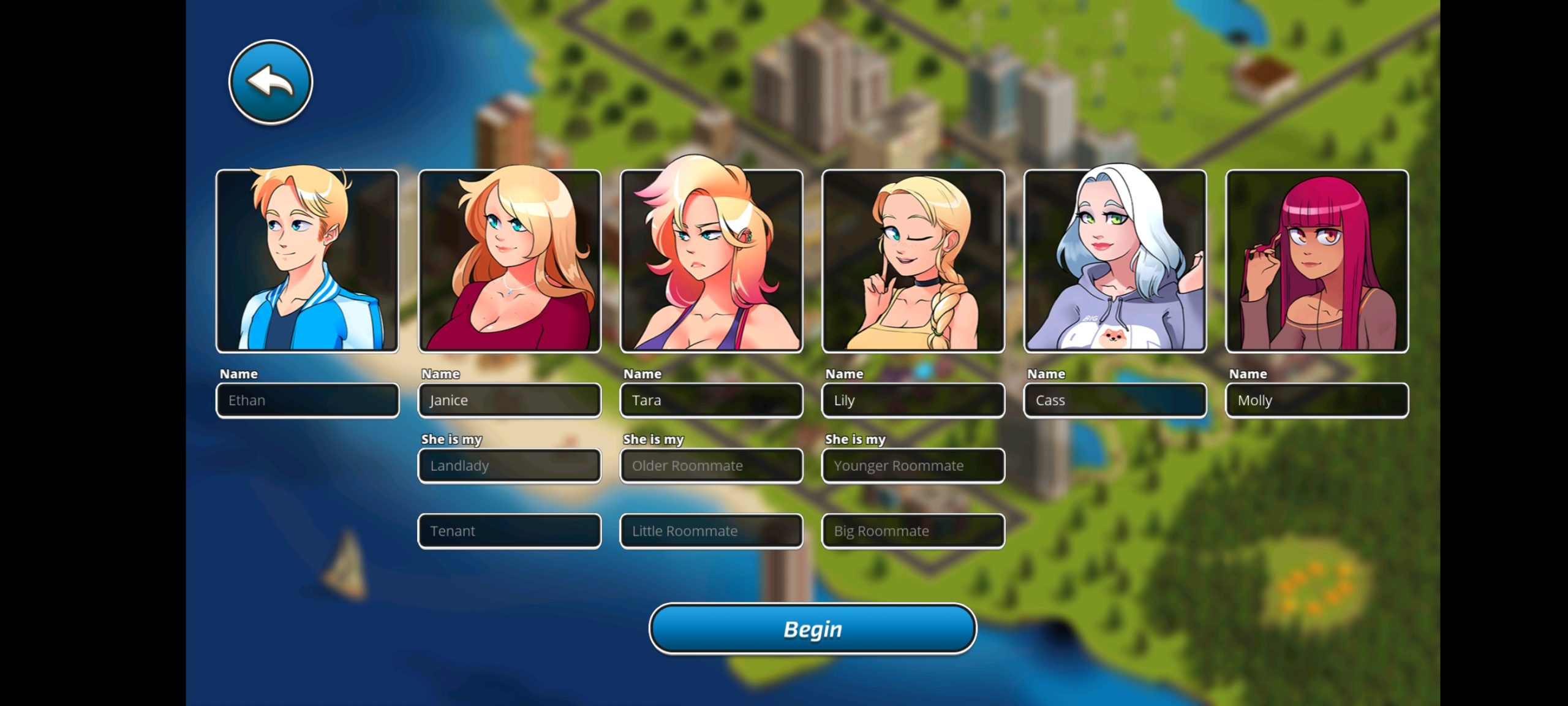Viewport: 1568px width, 706px height.
Task: Select the Little Roommate text field
Action: (x=711, y=531)
